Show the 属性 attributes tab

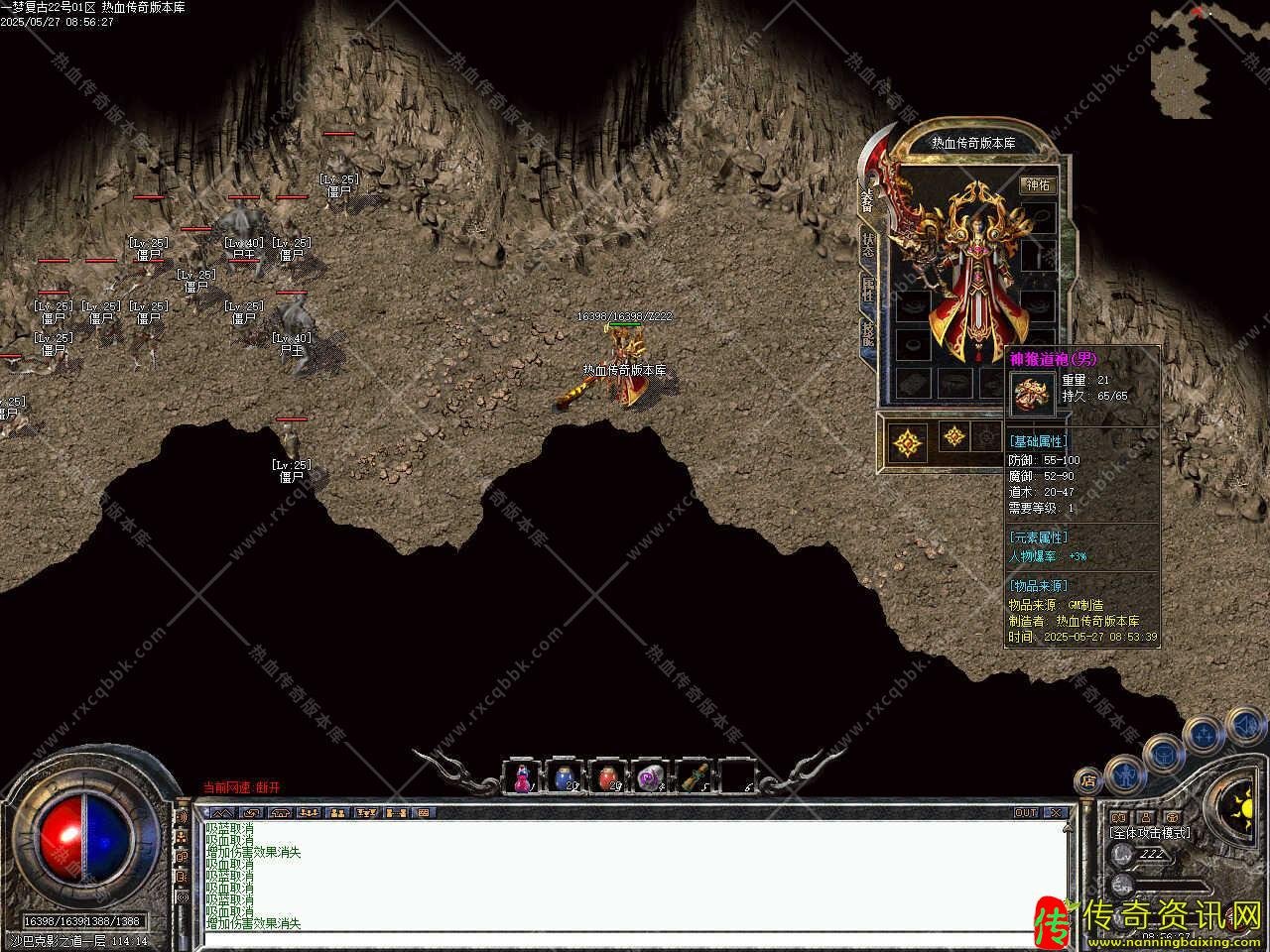pos(868,289)
